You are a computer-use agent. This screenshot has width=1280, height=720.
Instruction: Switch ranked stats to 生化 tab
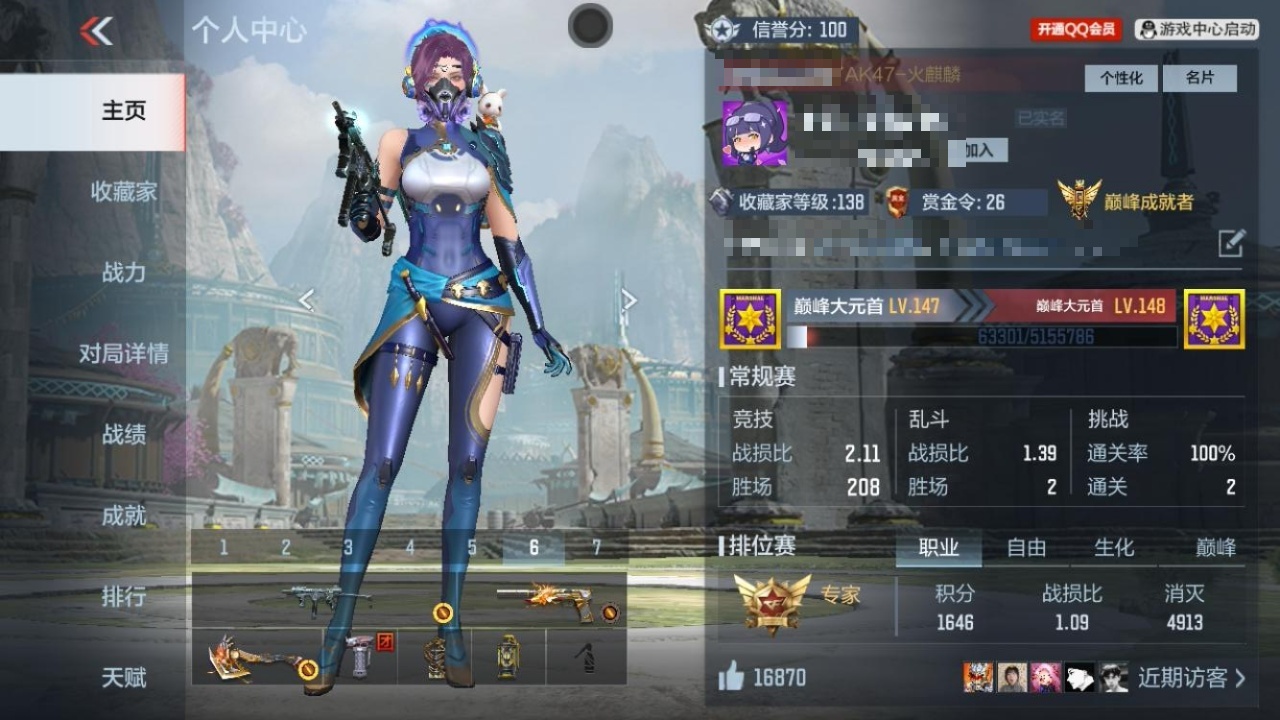click(1114, 548)
